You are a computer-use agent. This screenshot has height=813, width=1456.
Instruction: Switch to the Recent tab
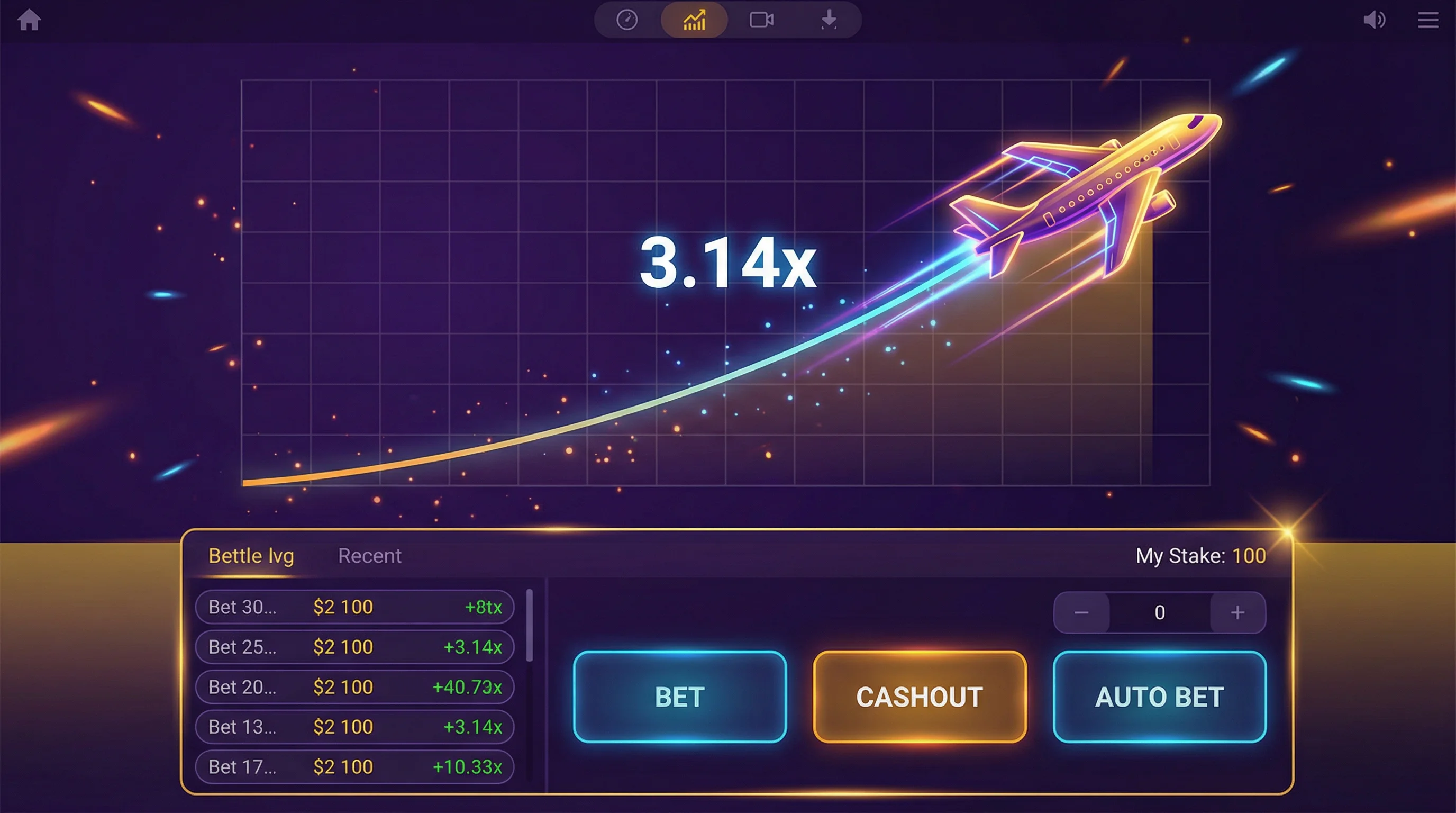point(369,556)
